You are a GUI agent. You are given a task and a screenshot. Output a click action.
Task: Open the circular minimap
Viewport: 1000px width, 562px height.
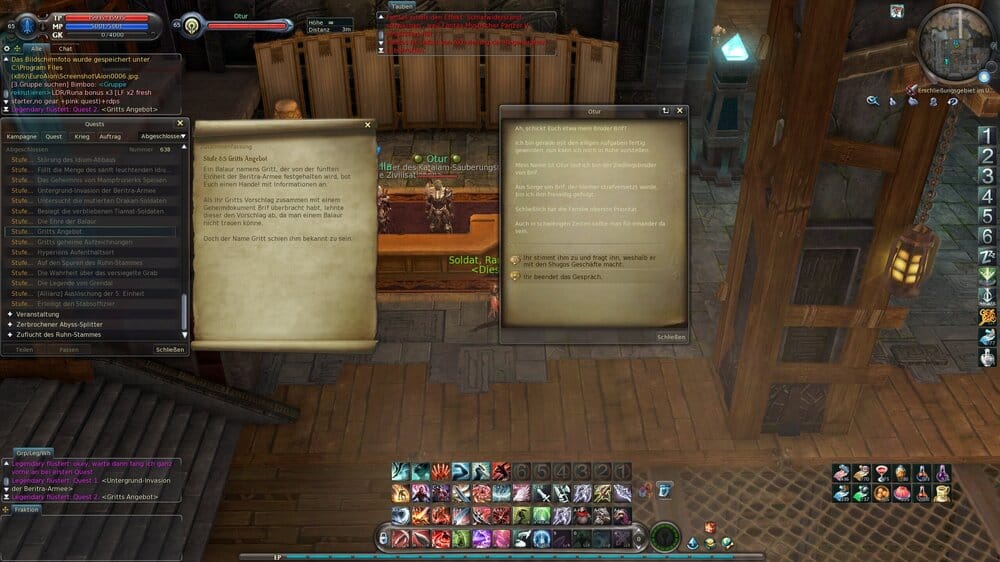click(x=954, y=42)
